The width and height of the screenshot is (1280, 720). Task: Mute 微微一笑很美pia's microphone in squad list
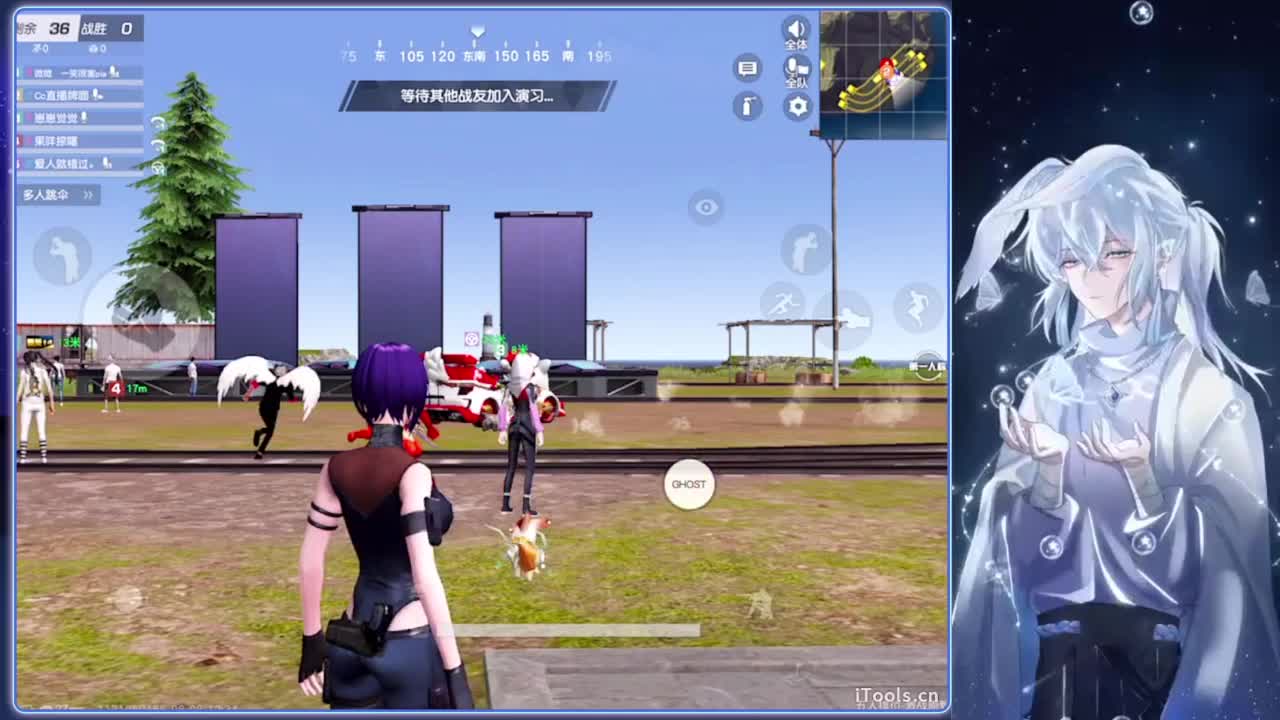114,72
